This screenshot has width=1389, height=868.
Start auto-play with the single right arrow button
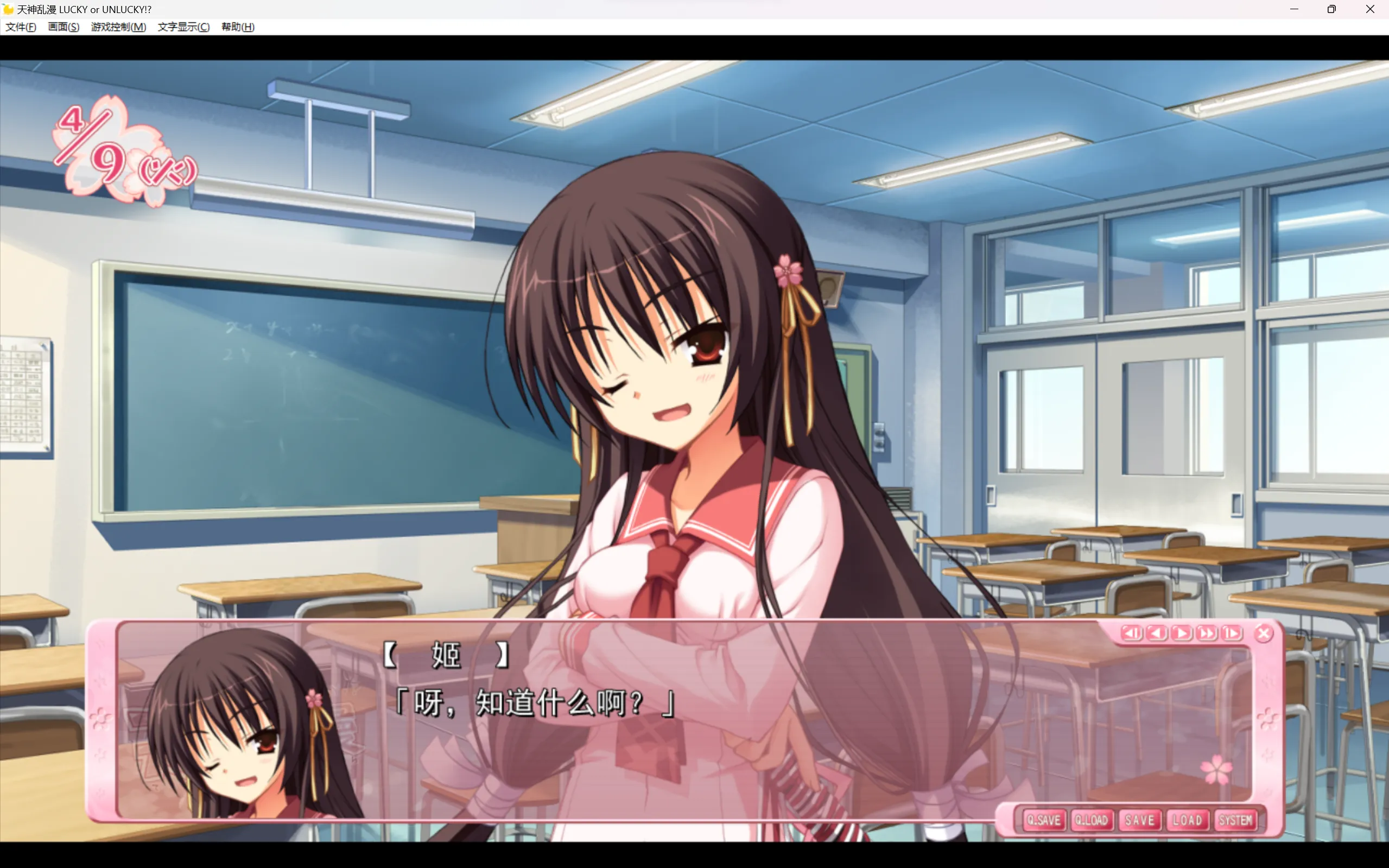click(1181, 633)
